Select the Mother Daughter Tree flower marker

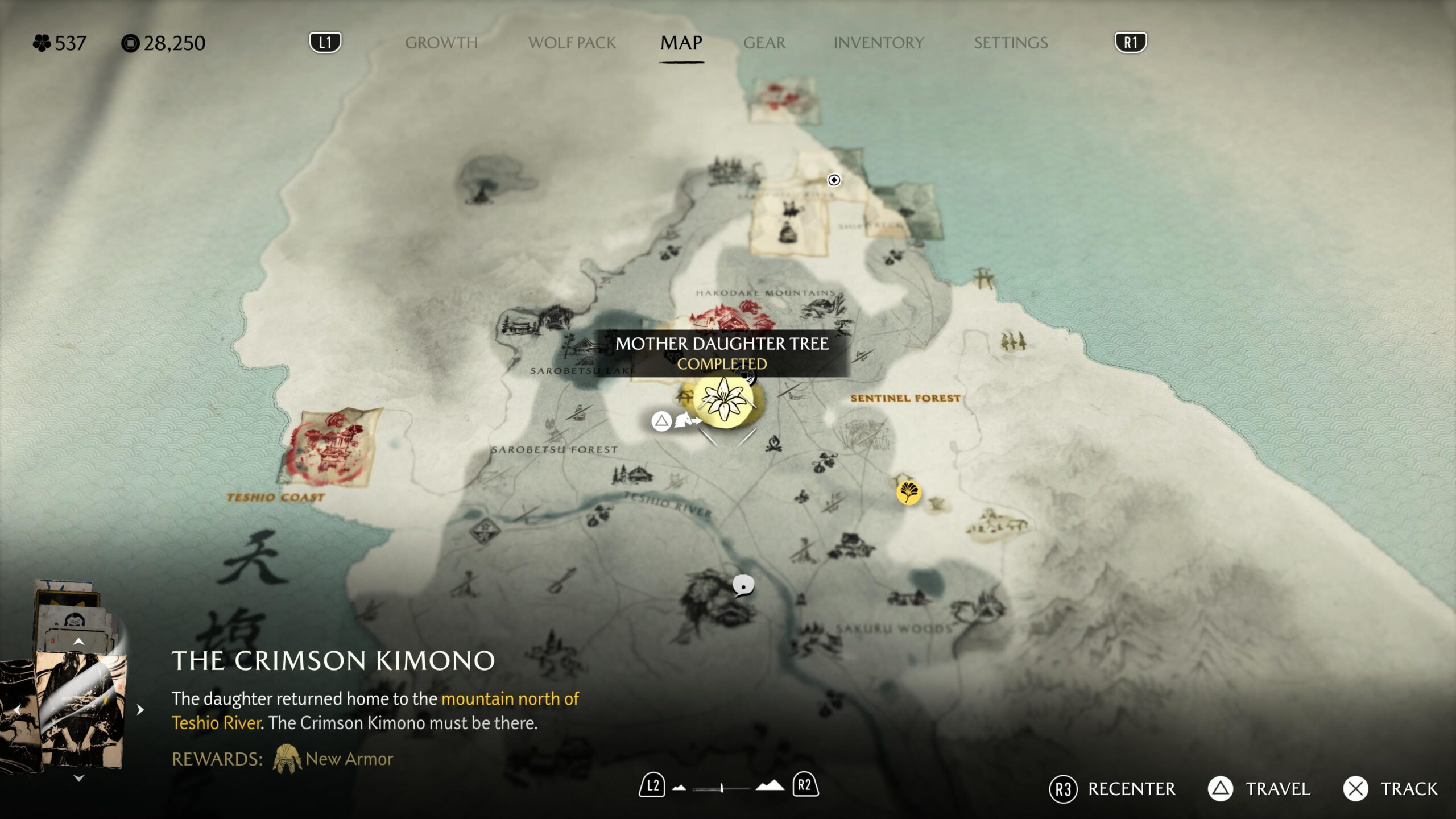click(723, 400)
